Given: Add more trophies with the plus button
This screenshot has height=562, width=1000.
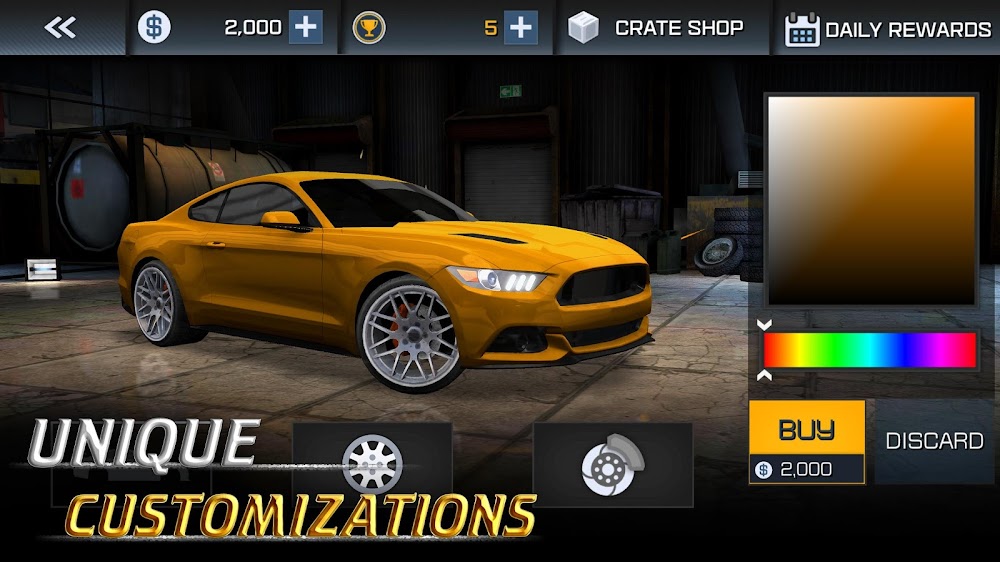Looking at the screenshot, I should (x=520, y=28).
